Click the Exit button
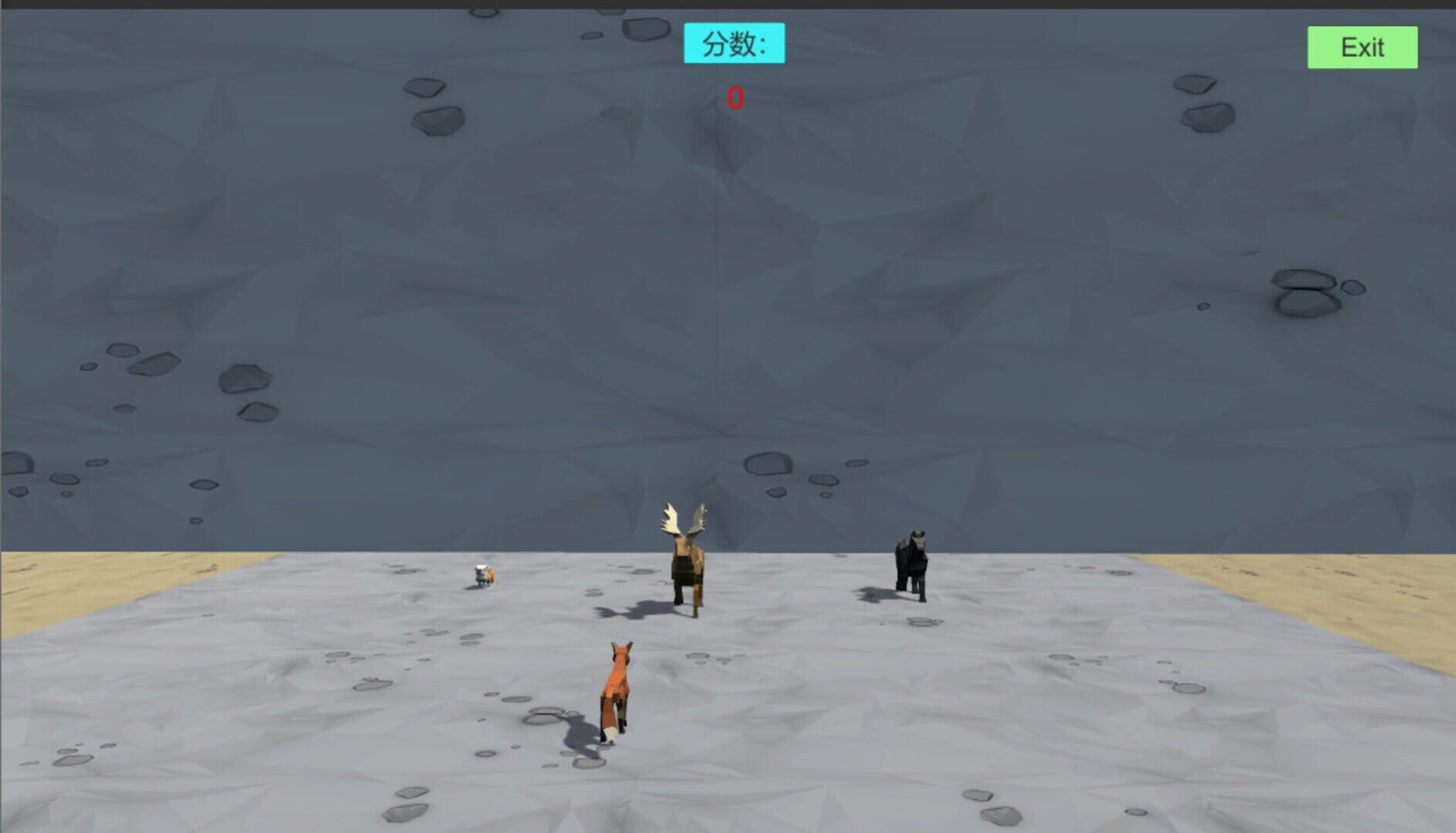Image resolution: width=1456 pixels, height=833 pixels. coord(1361,48)
